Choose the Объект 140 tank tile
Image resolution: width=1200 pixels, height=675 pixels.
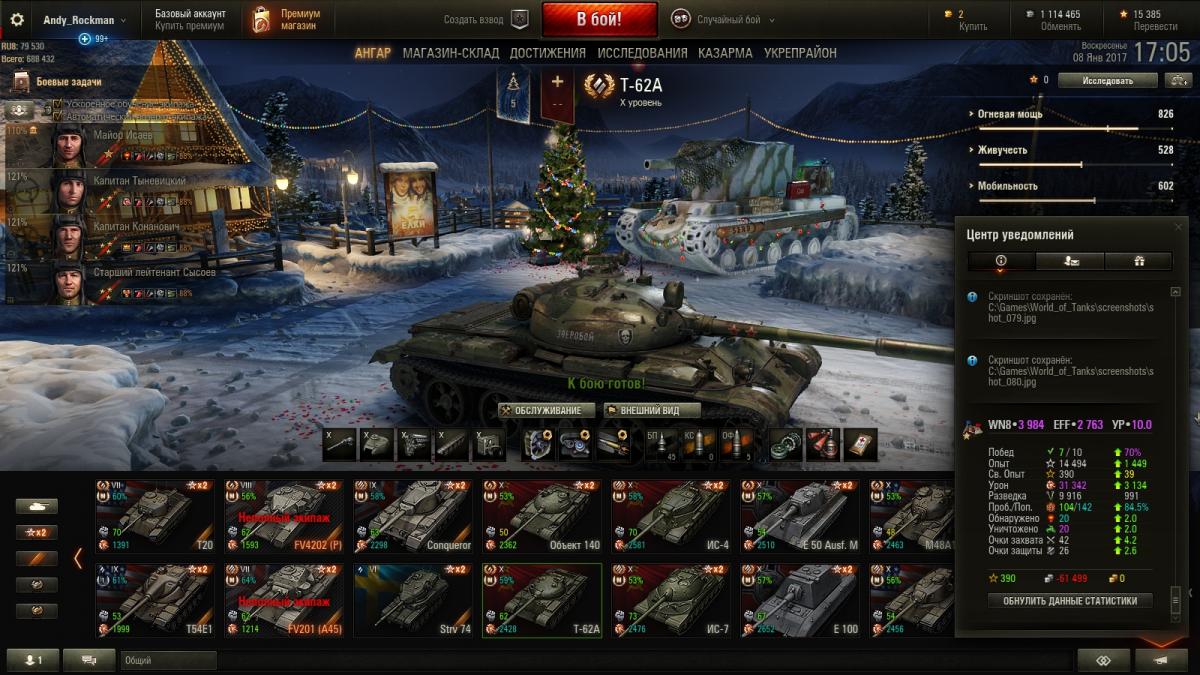(541, 516)
